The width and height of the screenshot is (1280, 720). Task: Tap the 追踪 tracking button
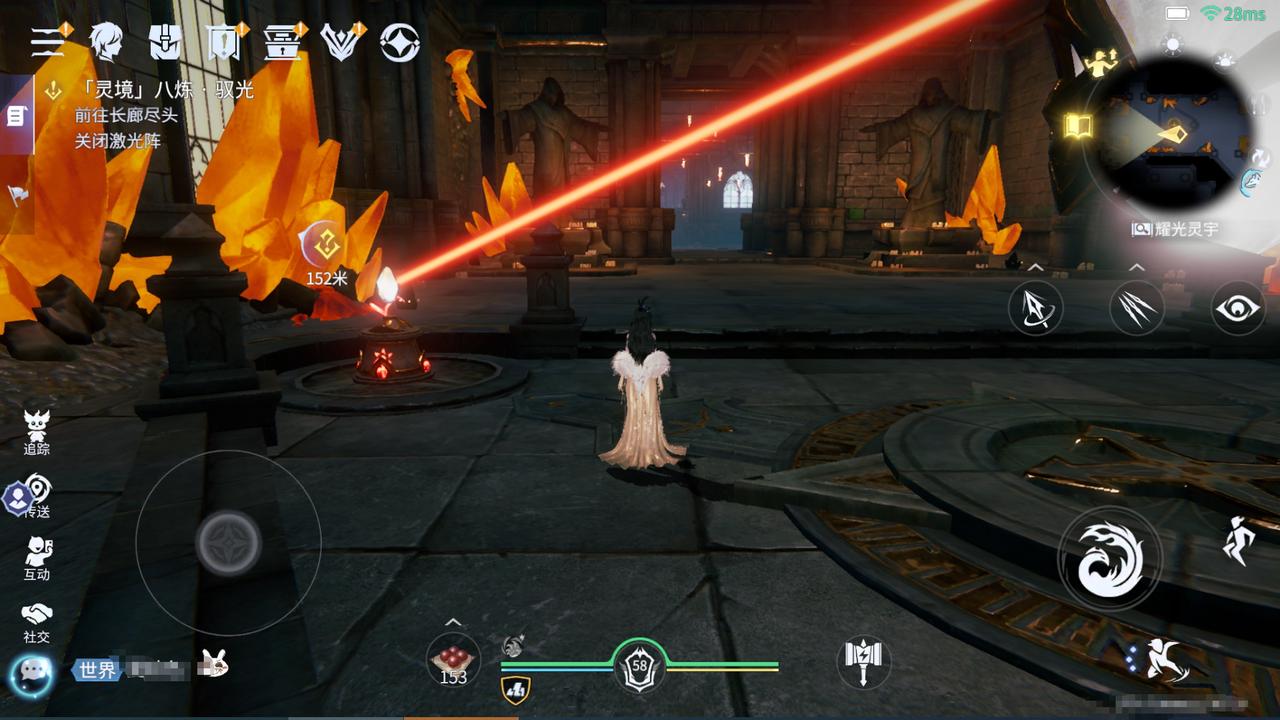[x=37, y=433]
